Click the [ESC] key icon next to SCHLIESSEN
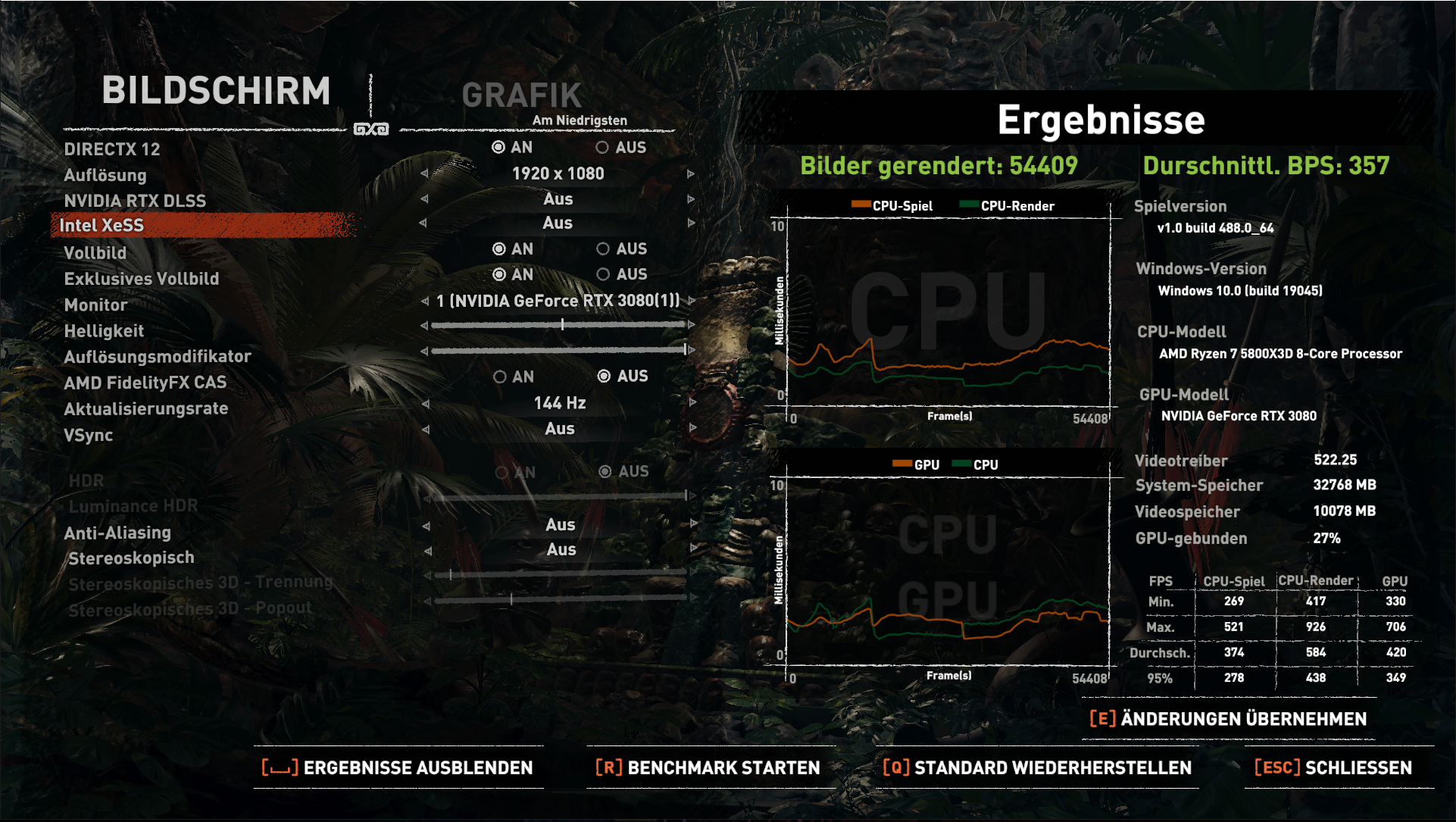The image size is (1456, 822). (x=1276, y=767)
